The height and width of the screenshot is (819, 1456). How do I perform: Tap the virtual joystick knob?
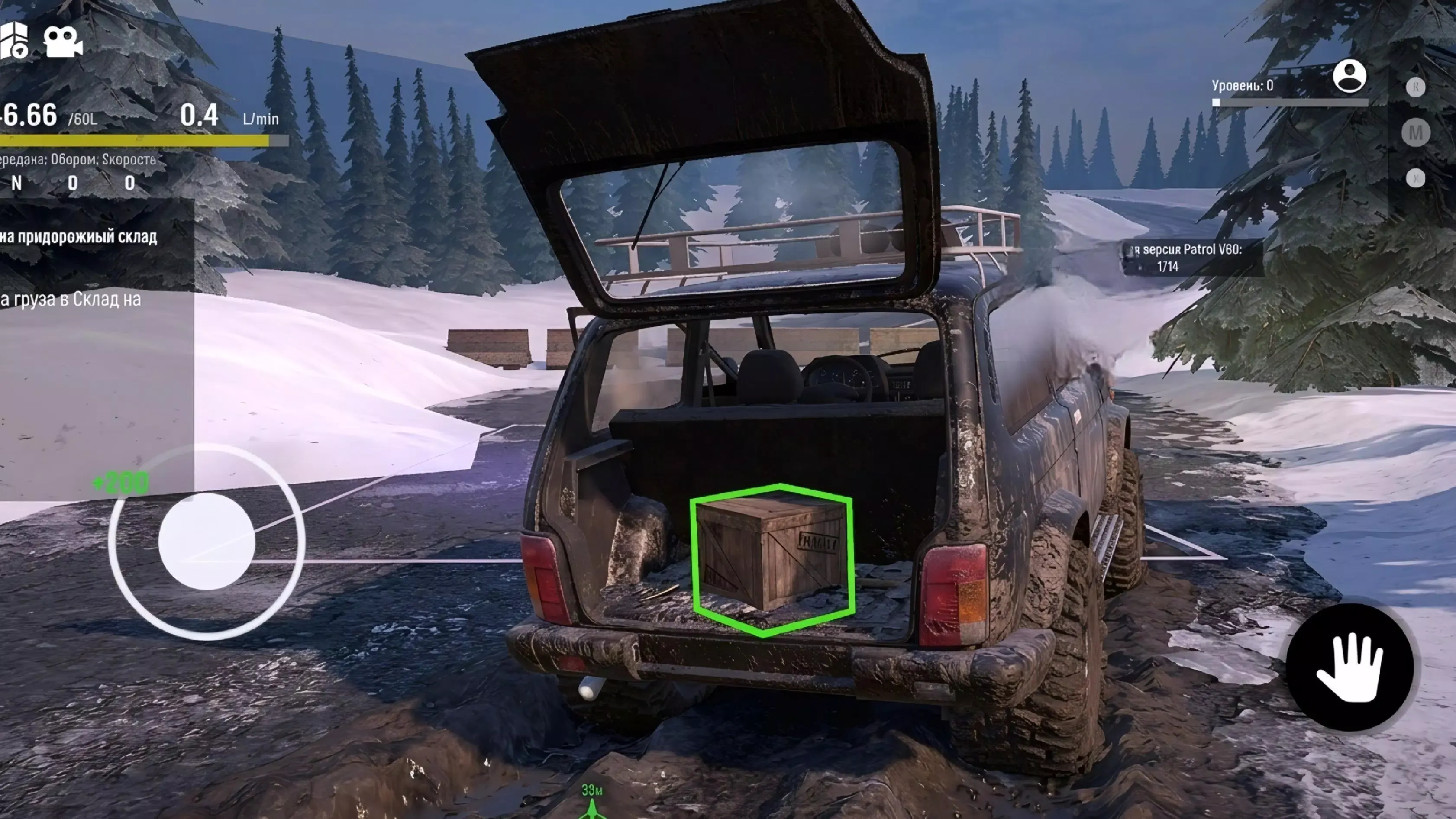pyautogui.click(x=207, y=541)
